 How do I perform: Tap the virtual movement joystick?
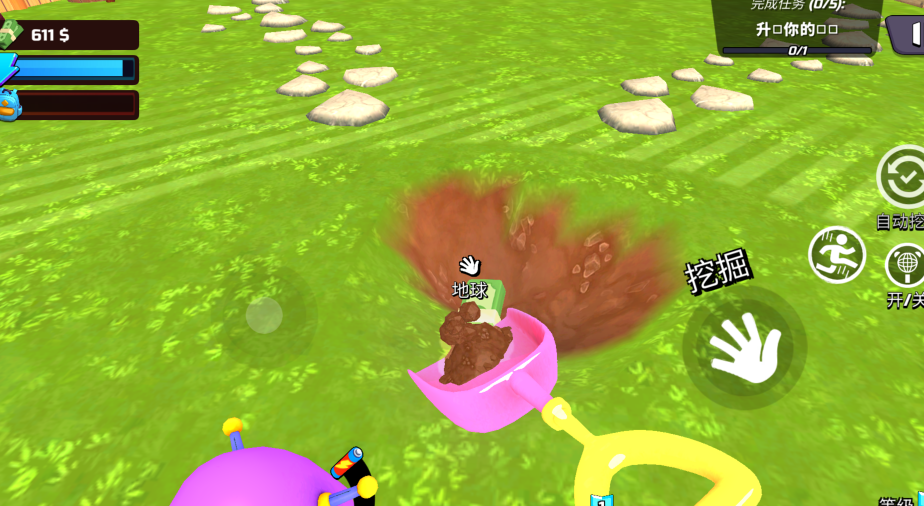click(264, 316)
